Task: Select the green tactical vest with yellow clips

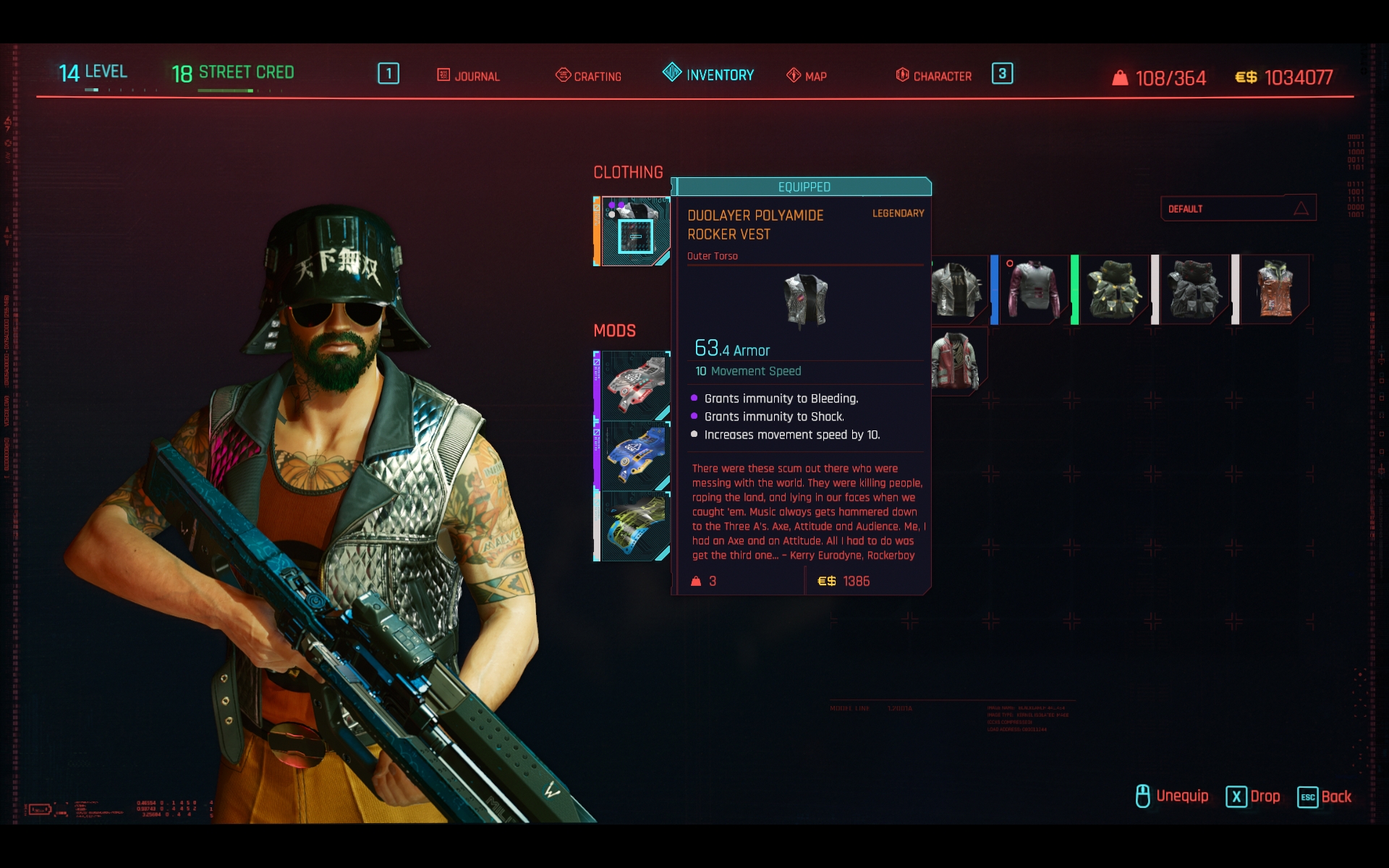Action: coord(1114,290)
